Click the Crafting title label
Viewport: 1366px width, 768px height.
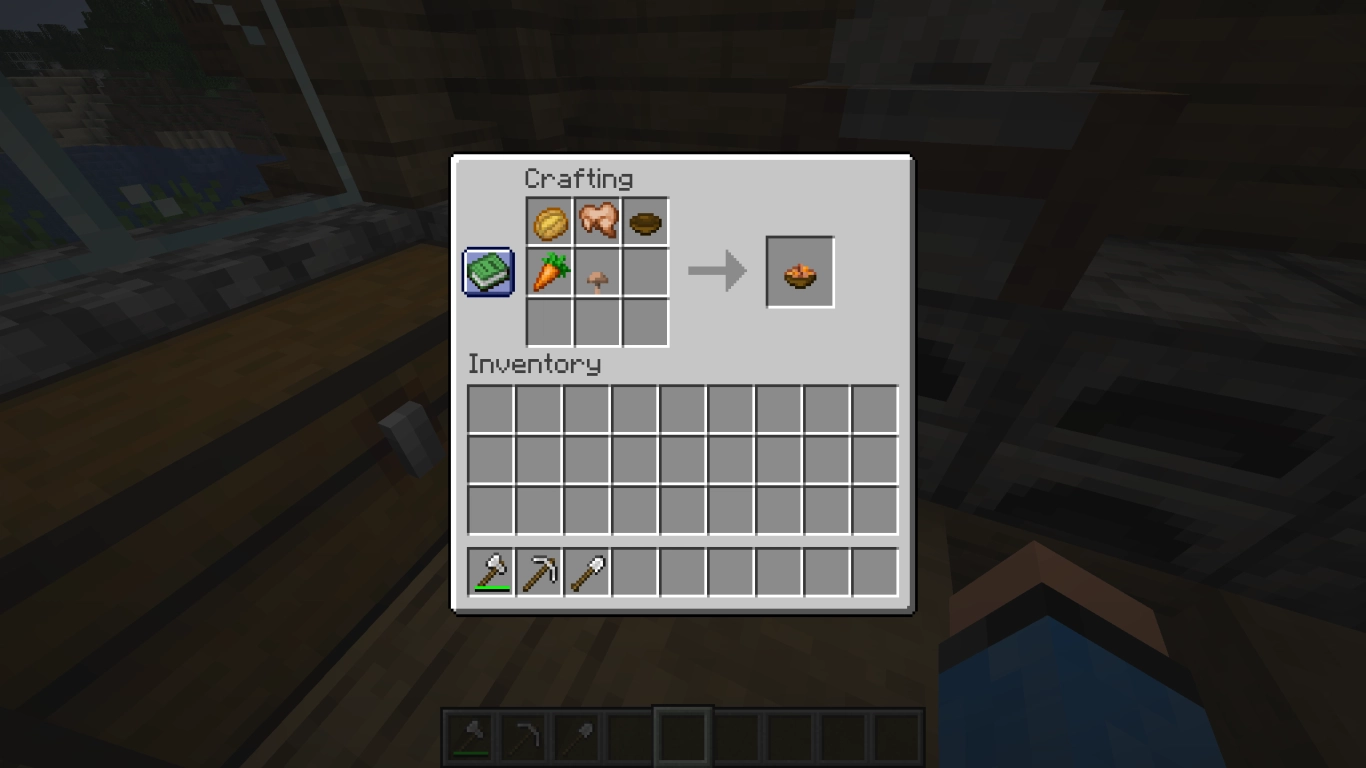click(x=580, y=179)
